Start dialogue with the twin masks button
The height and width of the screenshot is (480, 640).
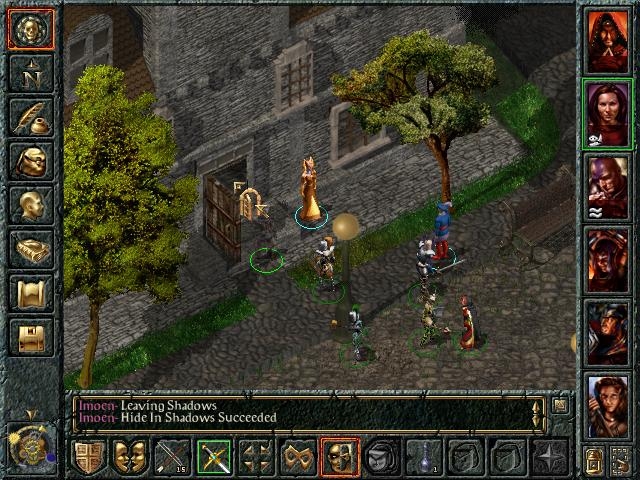click(131, 458)
